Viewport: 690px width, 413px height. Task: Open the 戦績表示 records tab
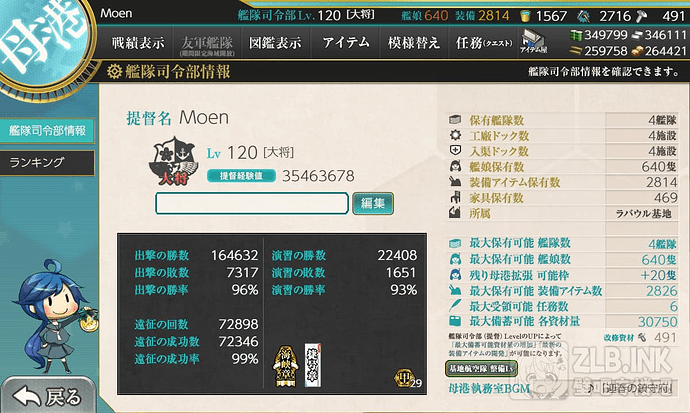[x=136, y=43]
